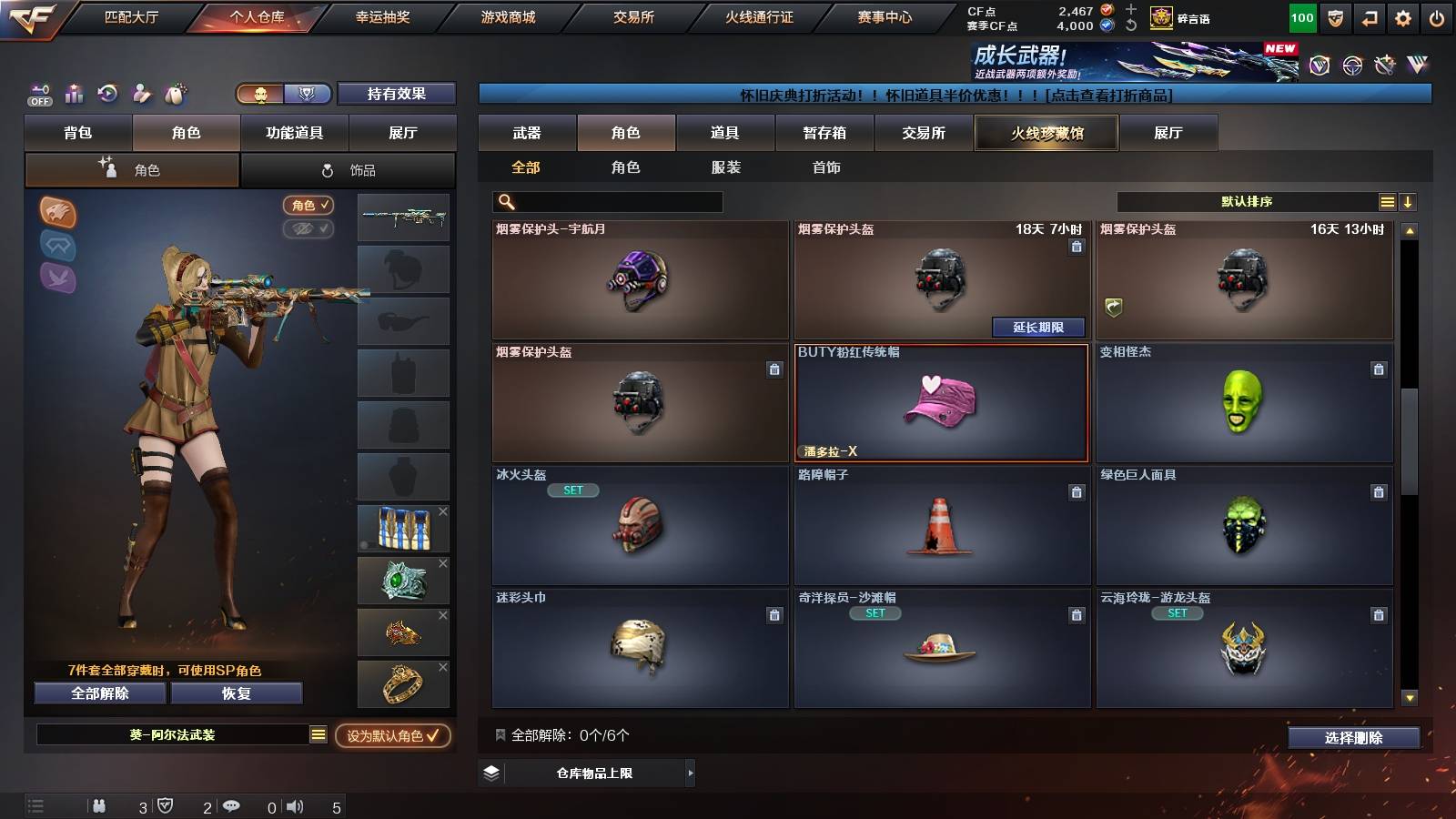Click the bar chart statistics icon
Image resolution: width=1456 pixels, height=819 pixels.
[x=74, y=94]
